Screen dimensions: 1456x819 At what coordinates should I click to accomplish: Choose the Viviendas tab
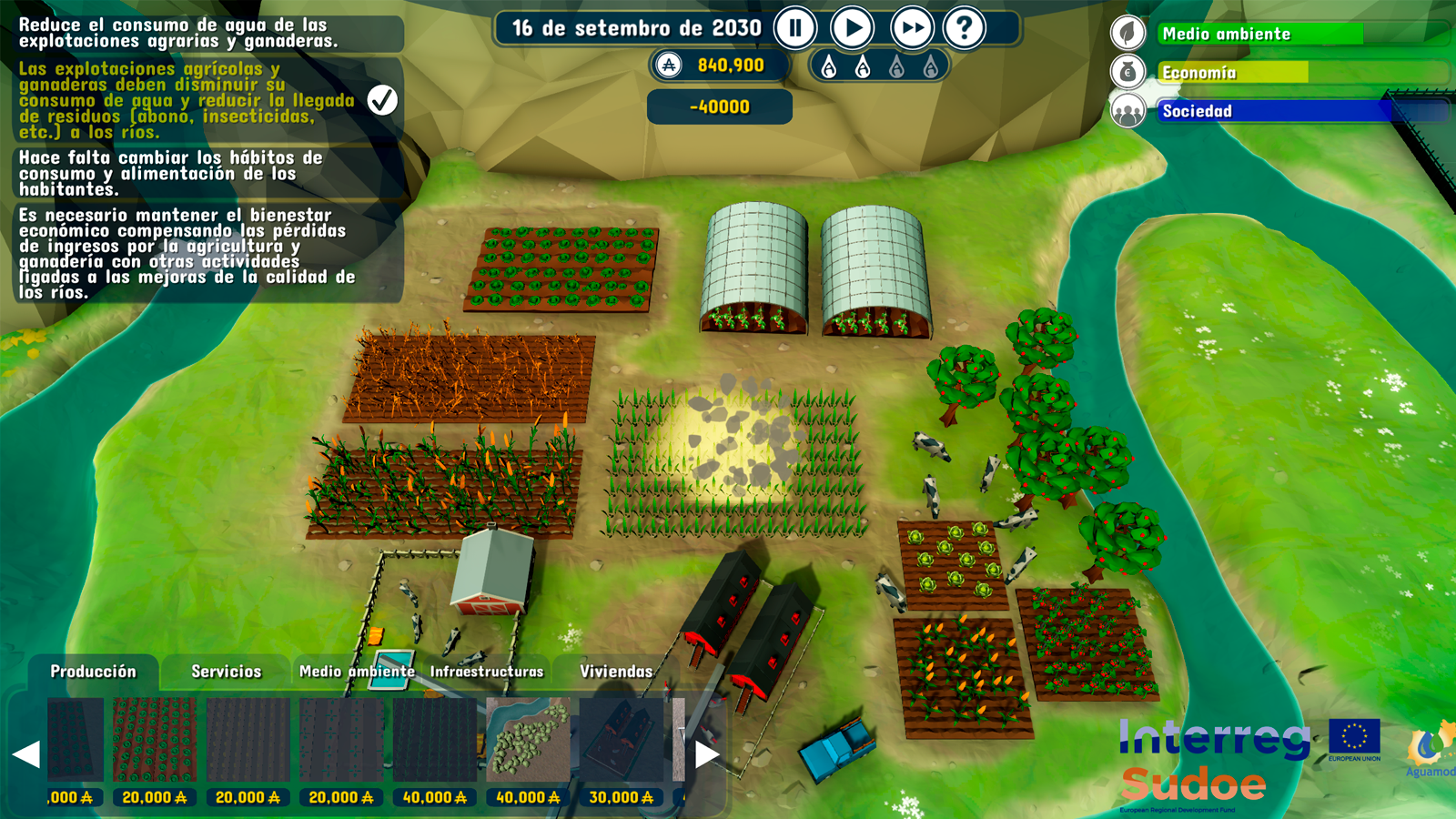point(616,672)
